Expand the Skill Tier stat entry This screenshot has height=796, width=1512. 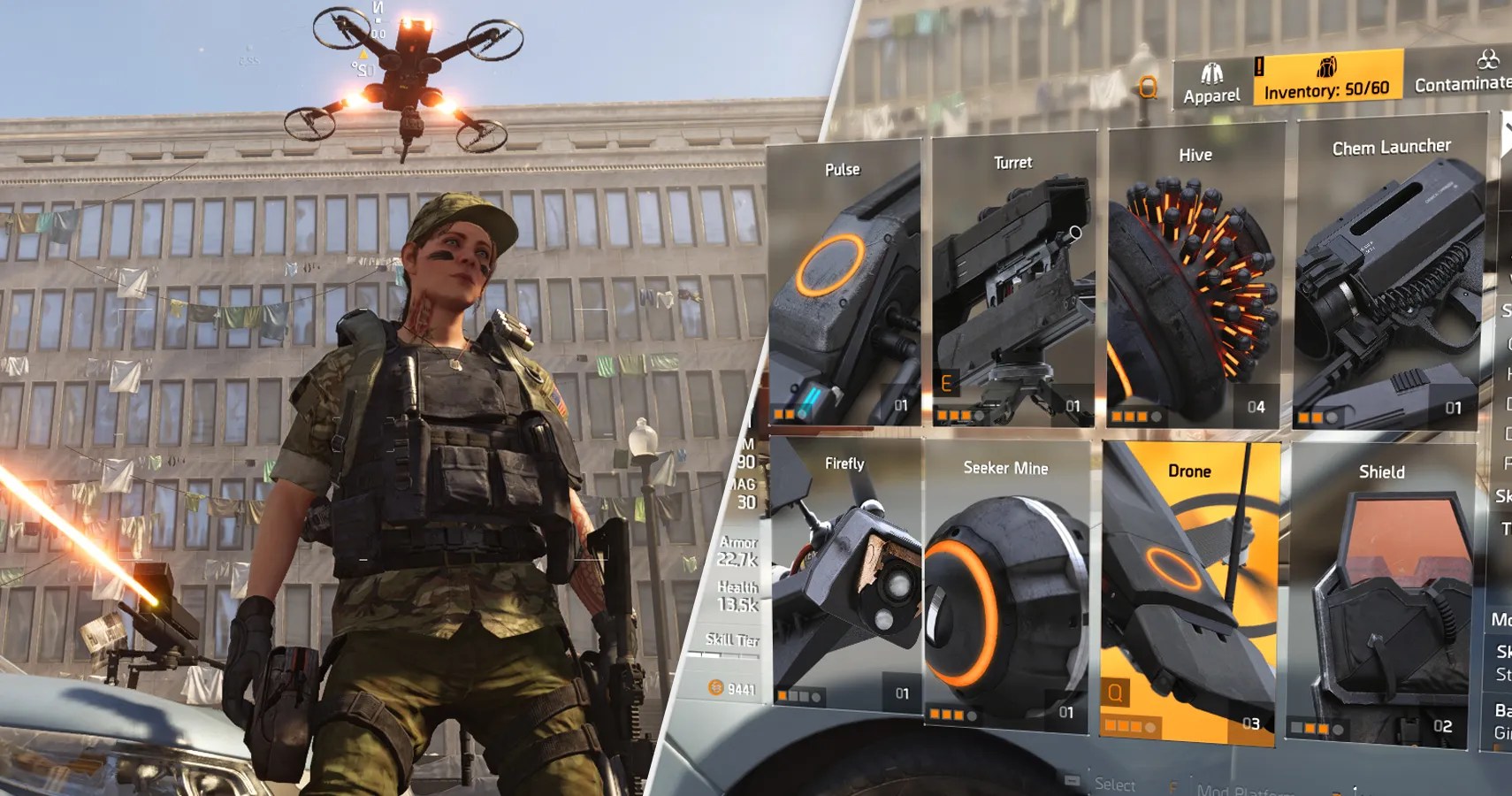tap(732, 637)
